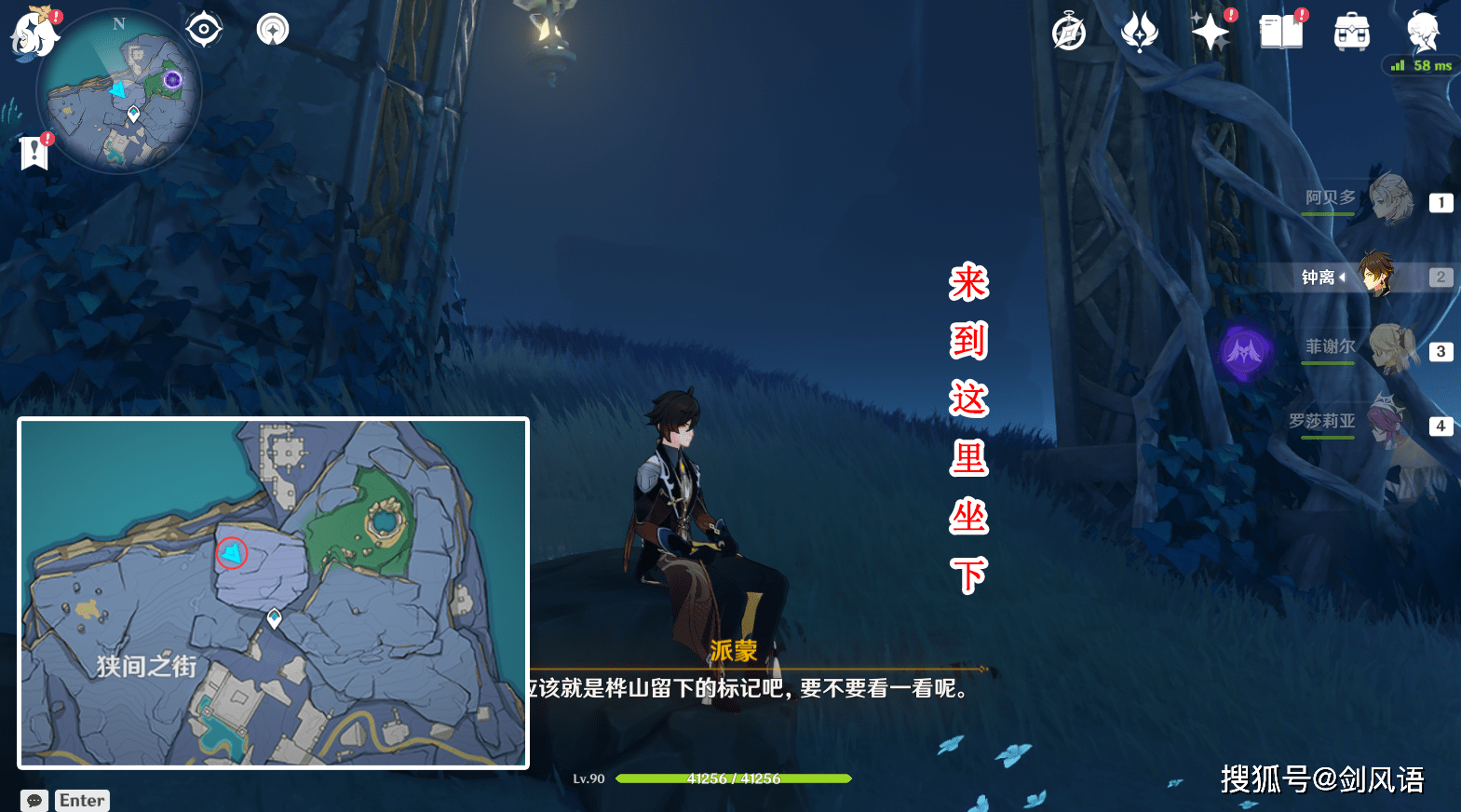Click the chat bubble icon at bottom left
Viewport: 1461px width, 812px height.
point(34,799)
